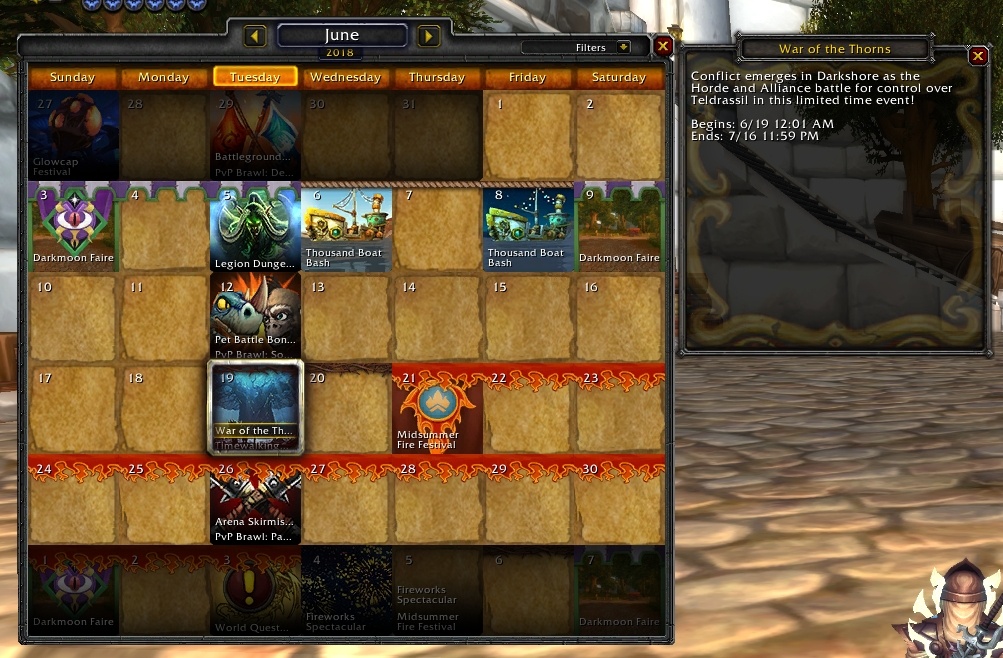Go to the previous month

pyautogui.click(x=255, y=37)
